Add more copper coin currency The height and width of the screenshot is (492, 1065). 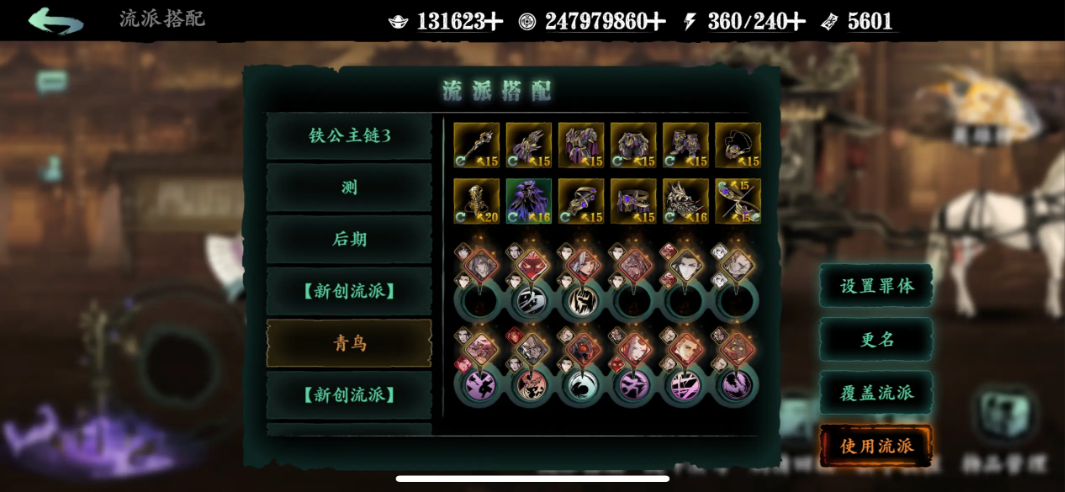pos(656,22)
